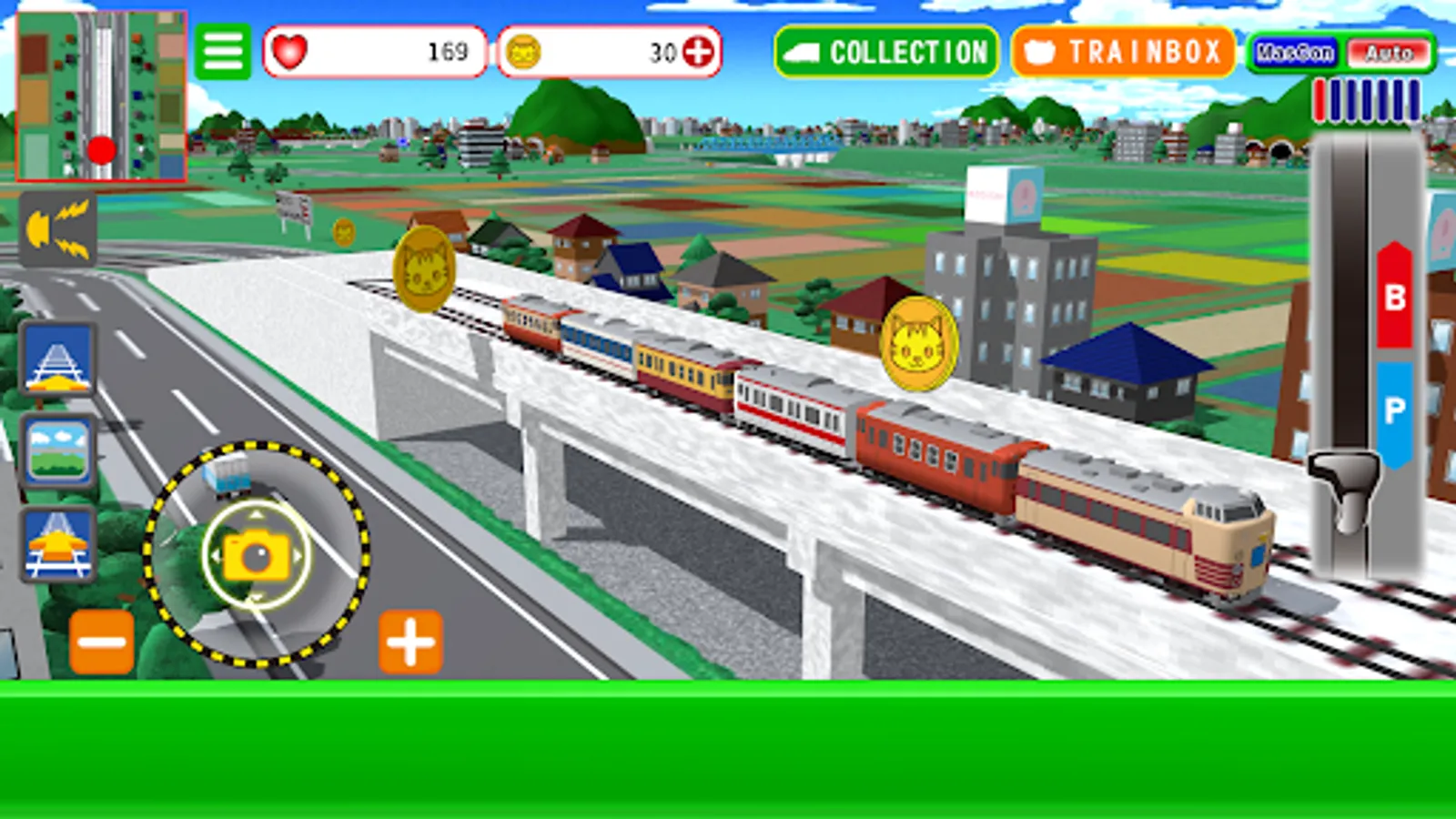The width and height of the screenshot is (1456, 819).
Task: Open the TRAINBOX screen
Action: [x=1124, y=53]
